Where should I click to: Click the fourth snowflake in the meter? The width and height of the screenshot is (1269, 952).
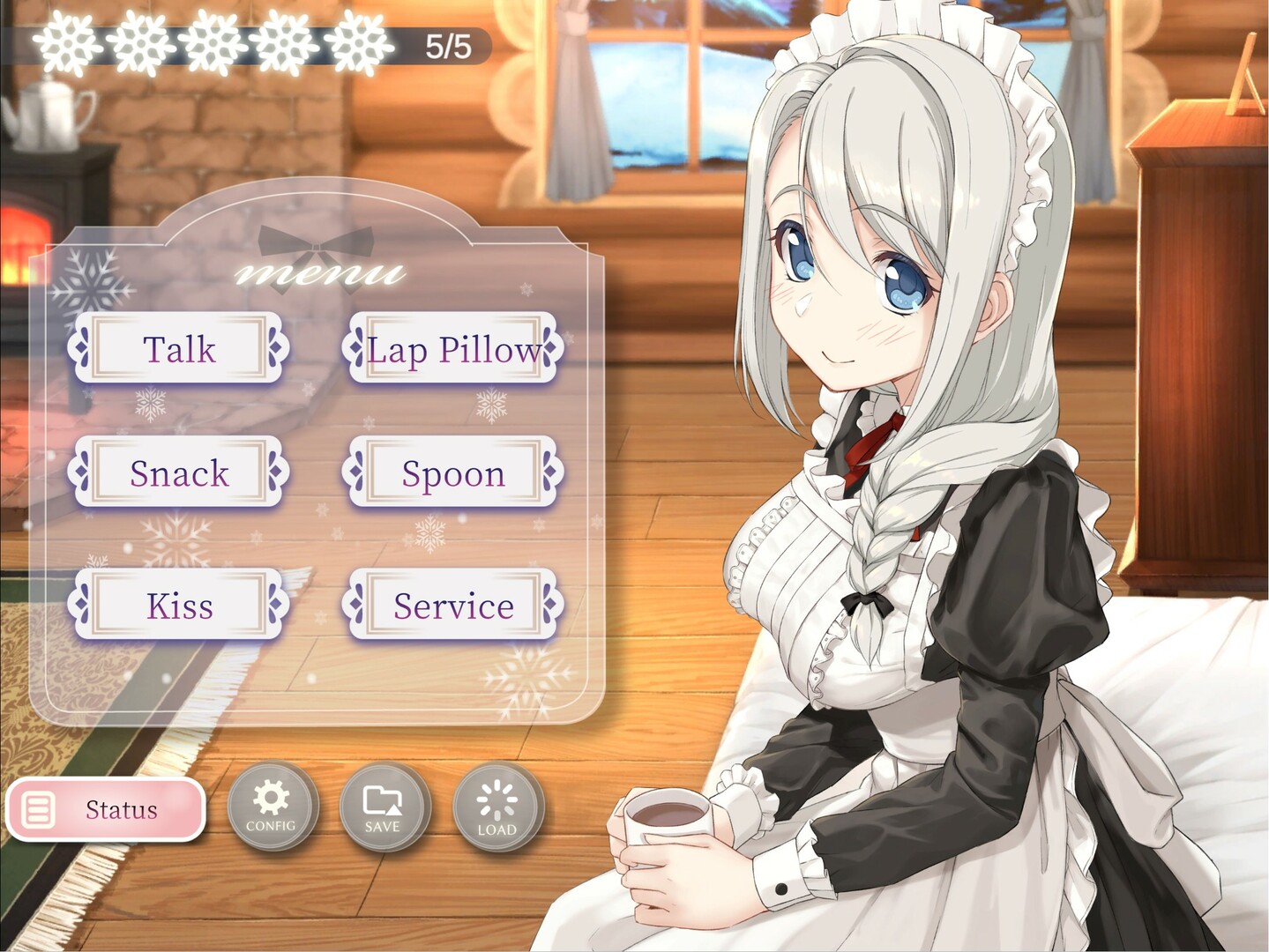(x=284, y=41)
